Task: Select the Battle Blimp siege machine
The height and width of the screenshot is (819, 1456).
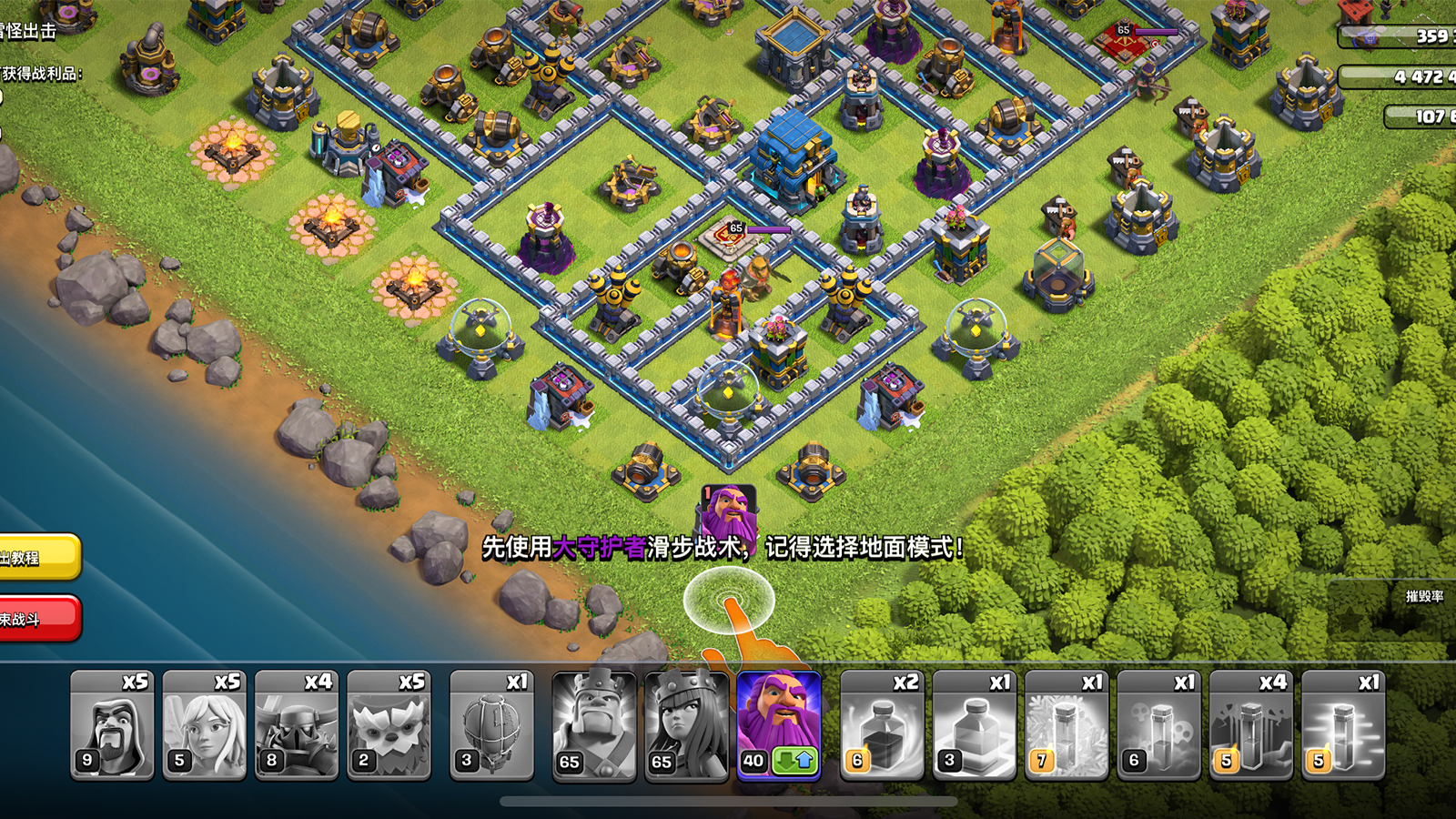Action: (x=491, y=725)
